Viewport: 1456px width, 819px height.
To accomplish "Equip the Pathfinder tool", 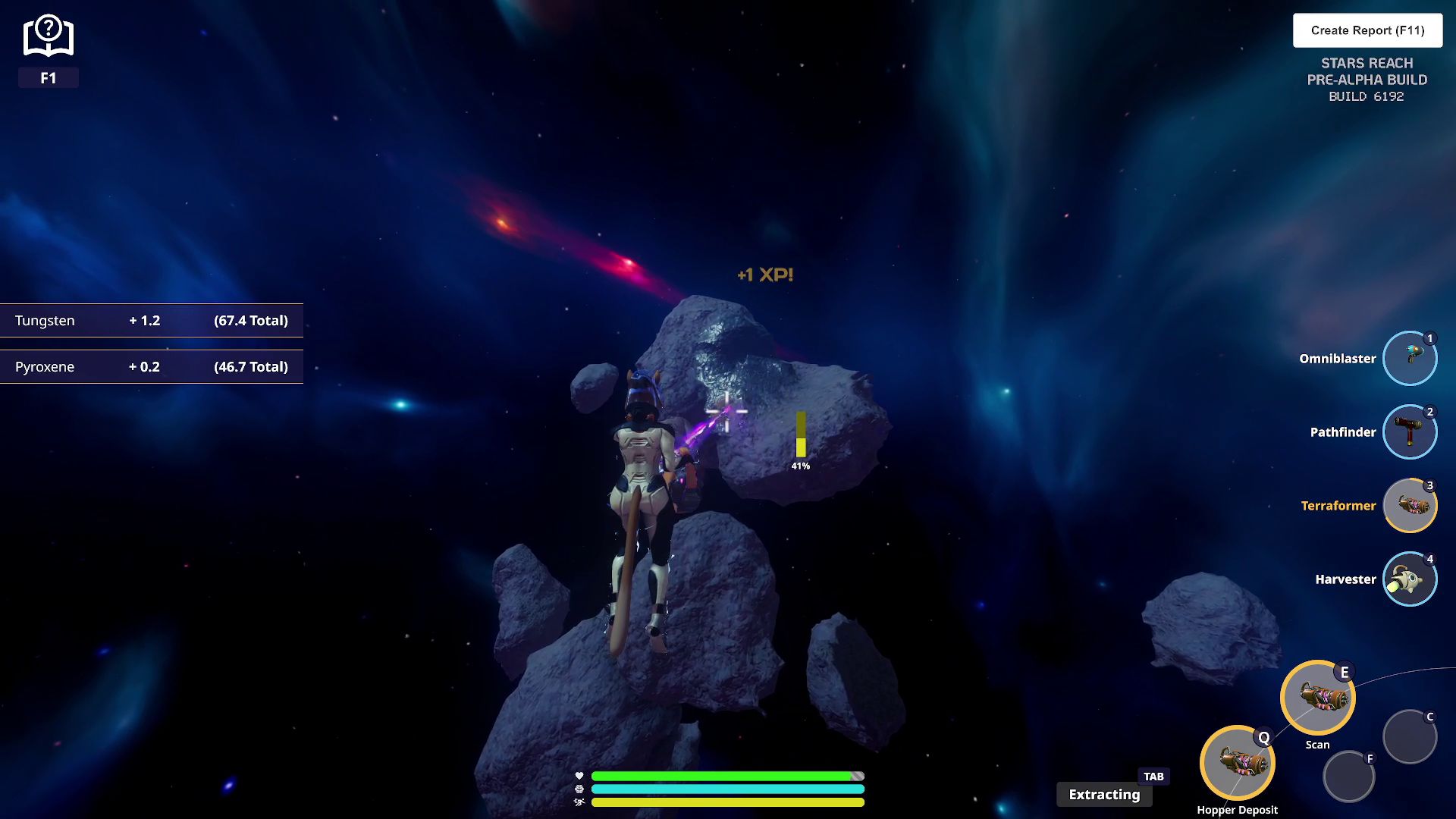I will click(1410, 431).
